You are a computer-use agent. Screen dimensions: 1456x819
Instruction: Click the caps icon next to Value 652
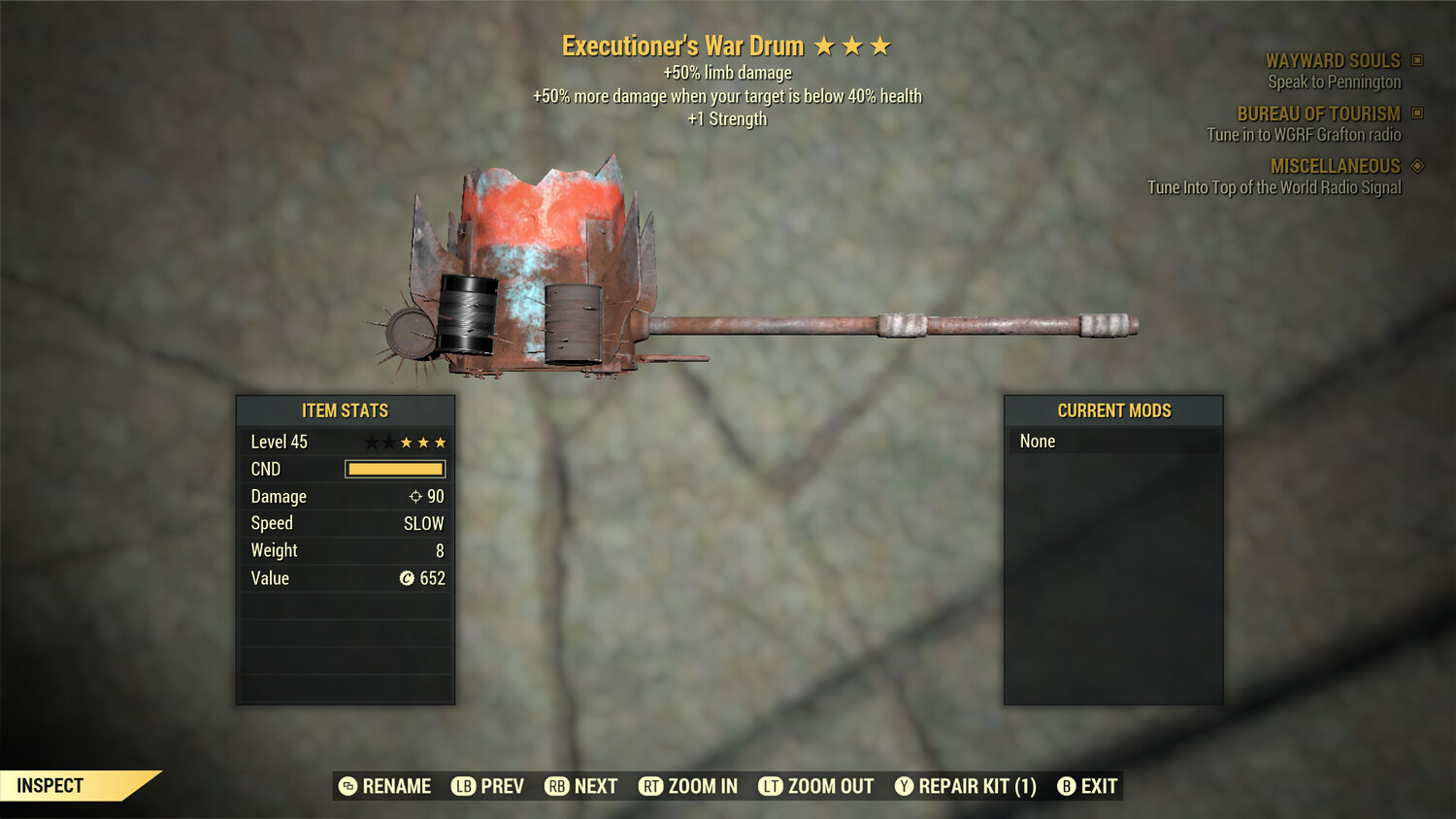point(408,578)
